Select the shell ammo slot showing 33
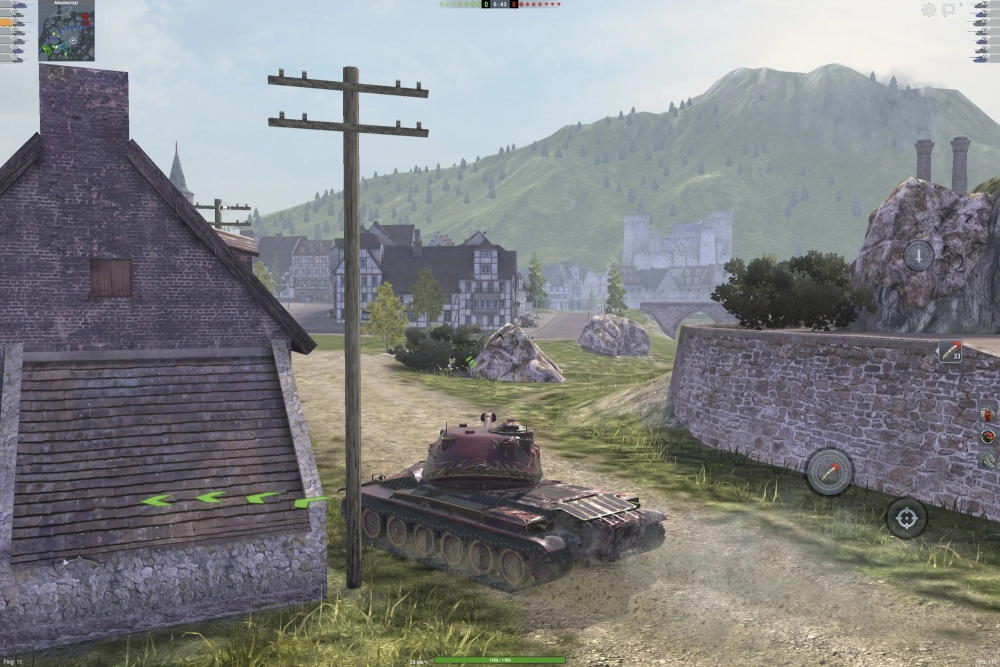 coord(949,351)
